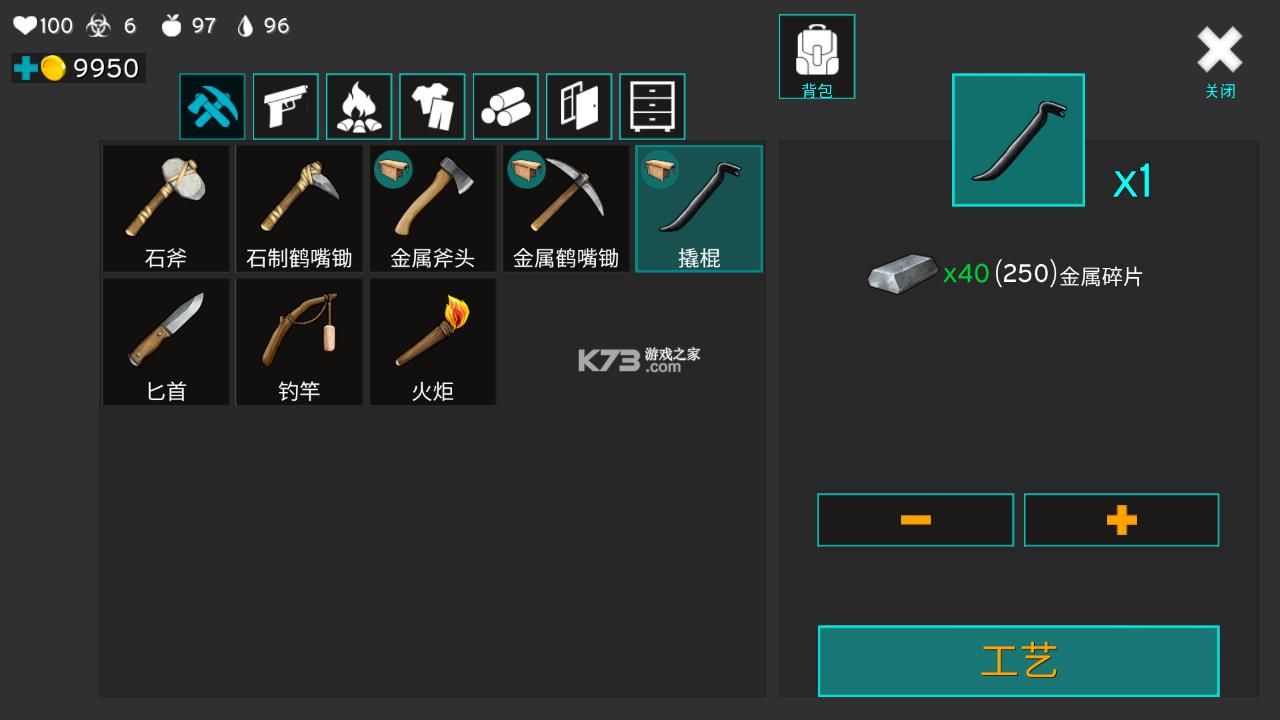This screenshot has height=720, width=1280.
Task: Decrease craft quantity with the minus button
Action: [x=915, y=519]
